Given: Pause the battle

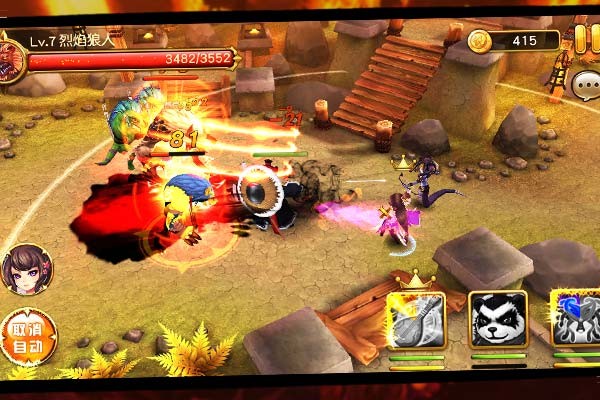Looking at the screenshot, I should point(582,41).
